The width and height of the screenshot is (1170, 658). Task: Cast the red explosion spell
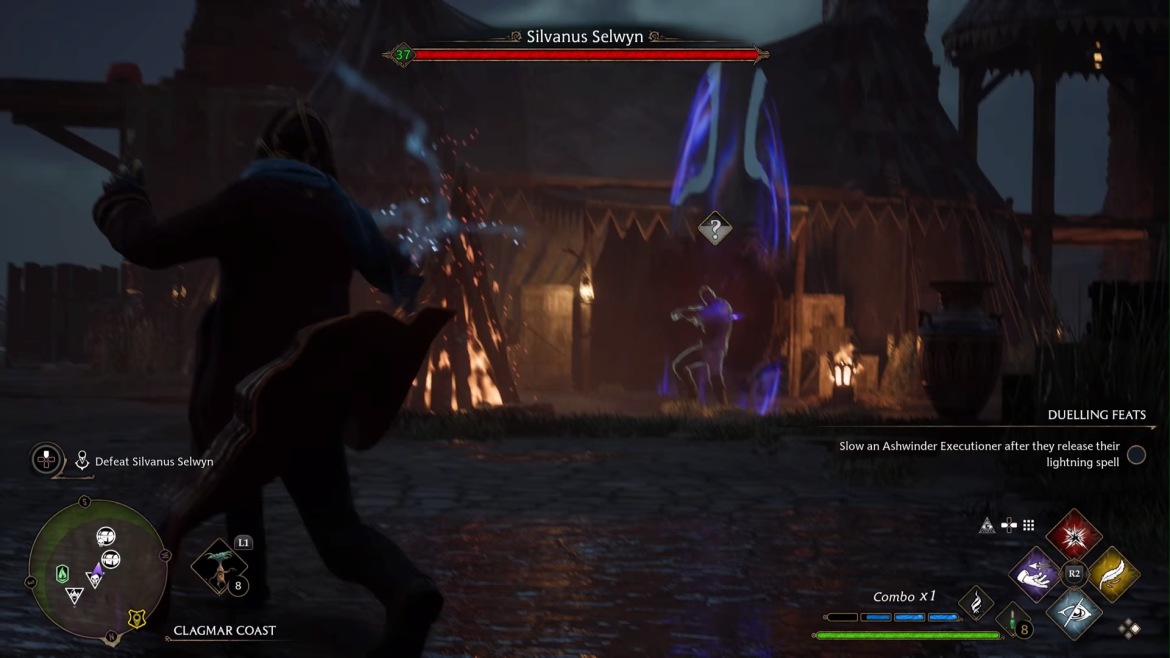(x=1074, y=536)
